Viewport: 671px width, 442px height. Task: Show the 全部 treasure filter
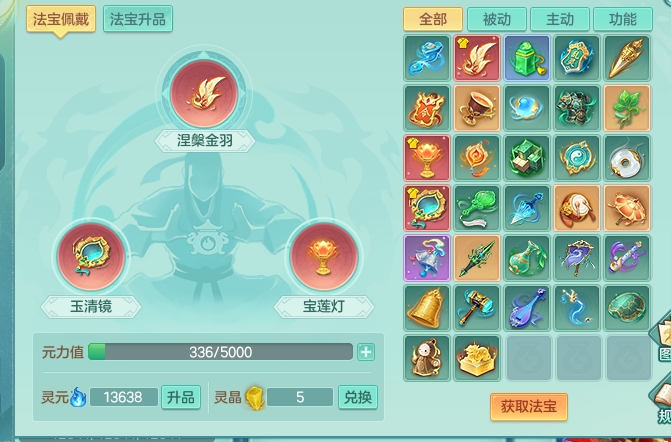click(432, 20)
